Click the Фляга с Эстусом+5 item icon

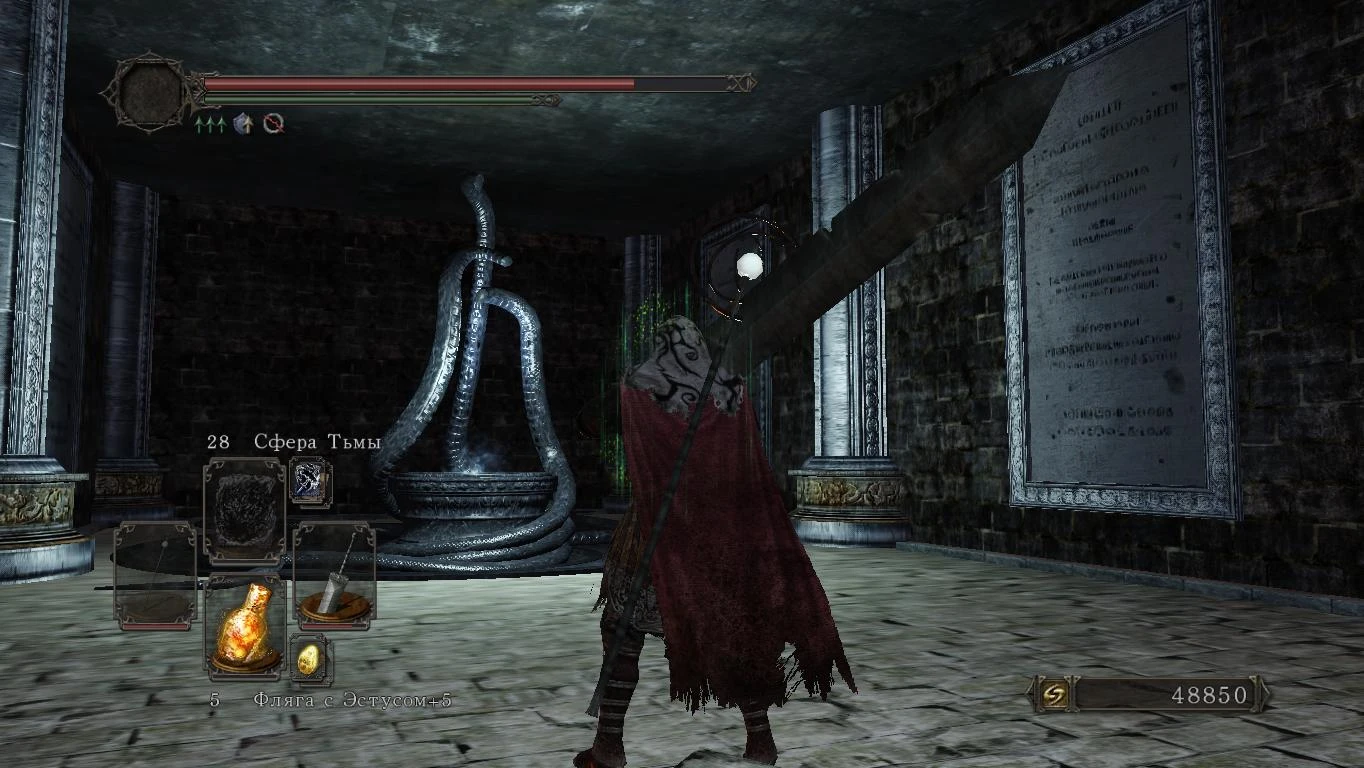245,629
